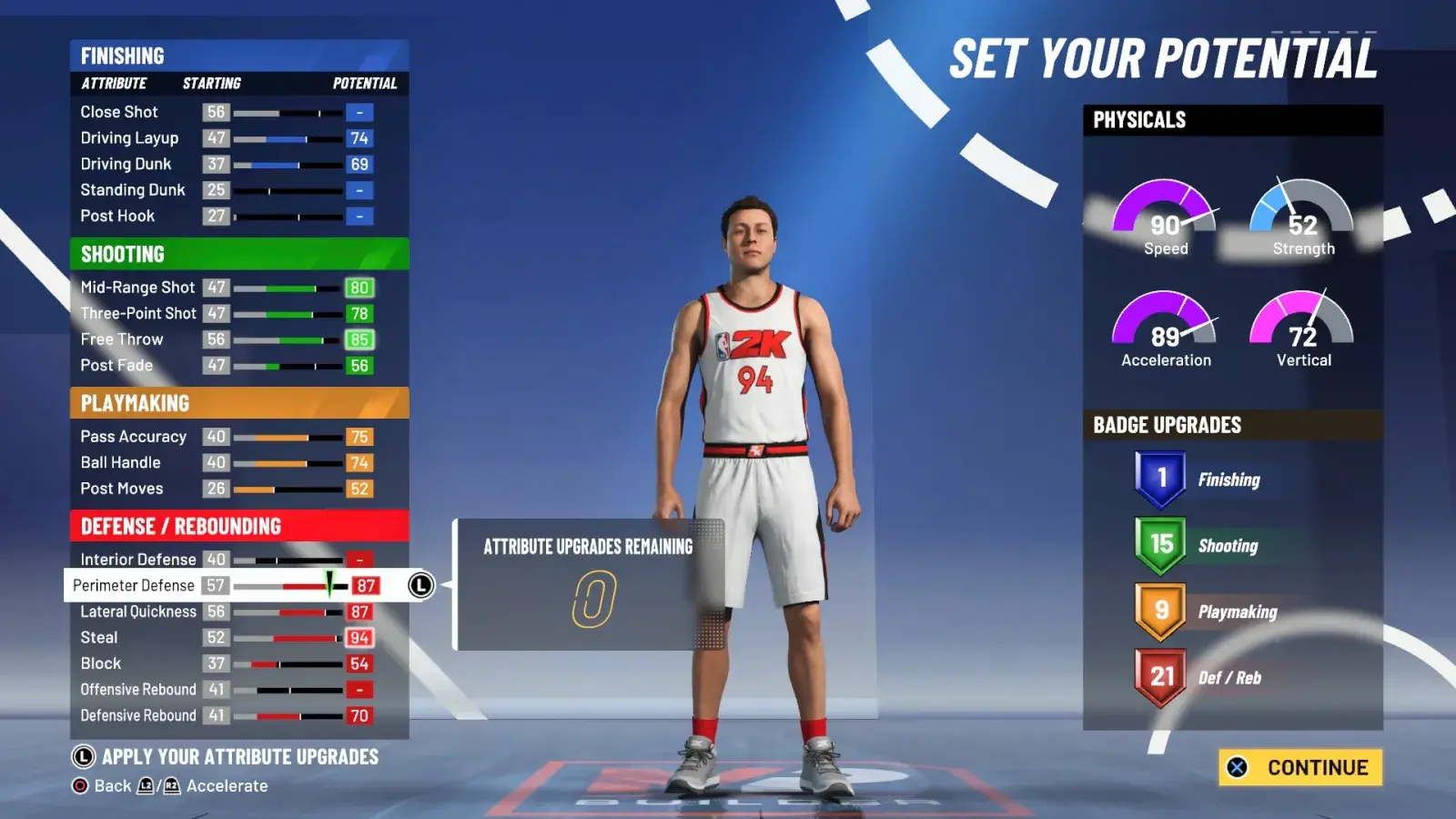Viewport: 1456px width, 819px height.
Task: Pick the Standing Dunk attribute row
Action: 227,190
